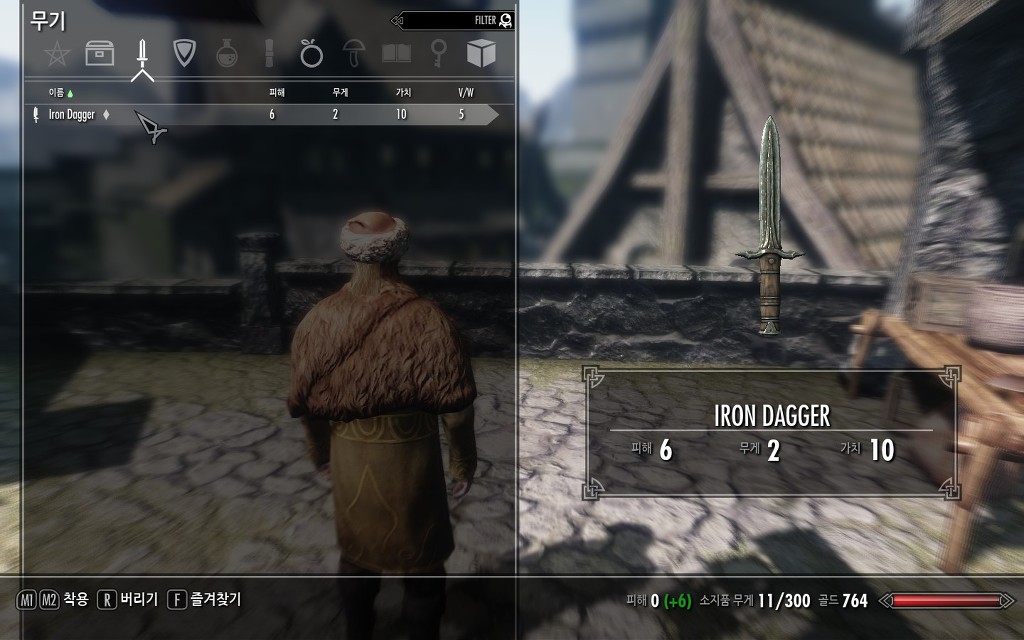Image resolution: width=1024 pixels, height=640 pixels.
Task: Switch to the shield armor category
Action: [184, 53]
